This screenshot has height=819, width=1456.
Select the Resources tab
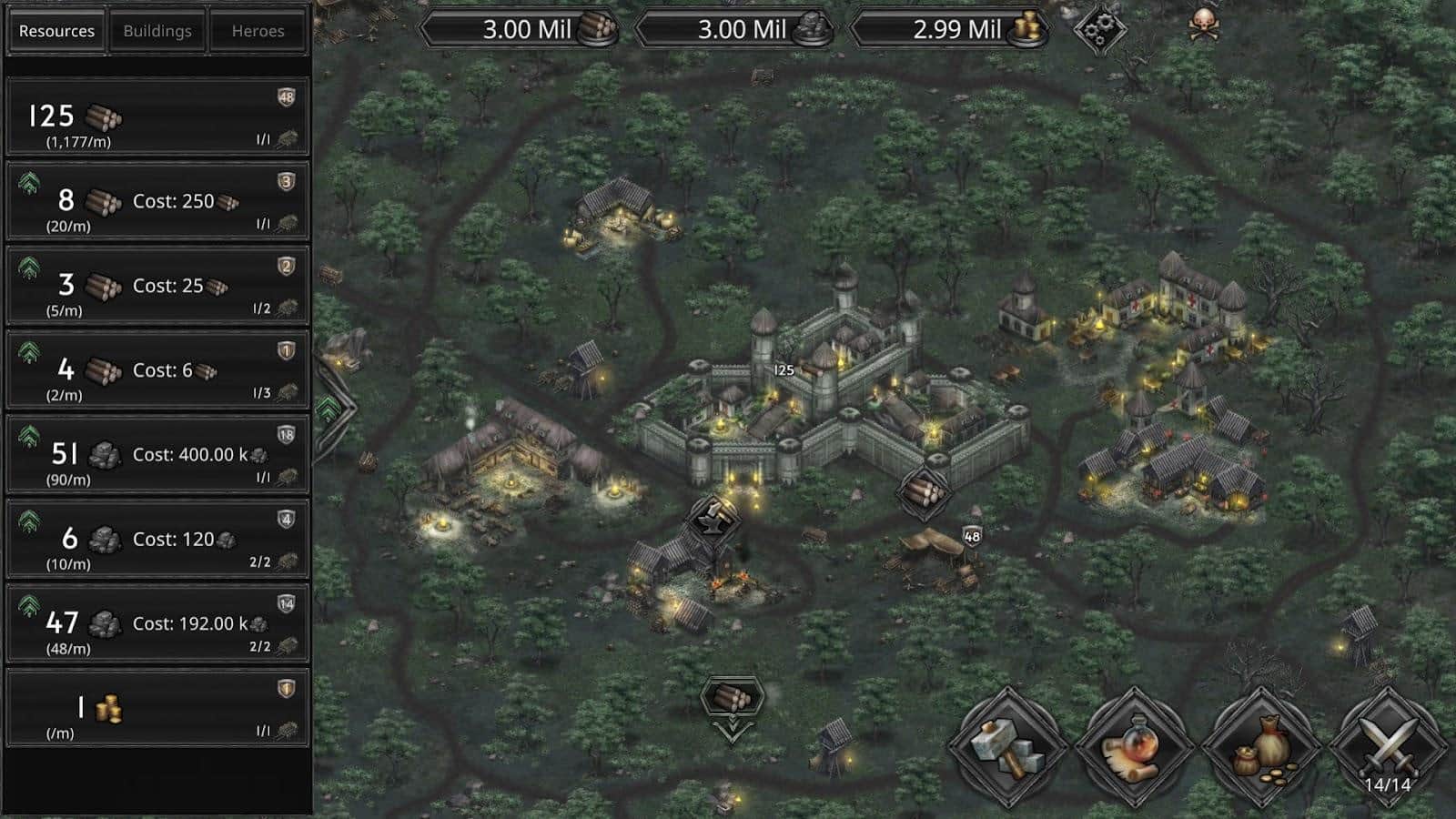pyautogui.click(x=56, y=31)
